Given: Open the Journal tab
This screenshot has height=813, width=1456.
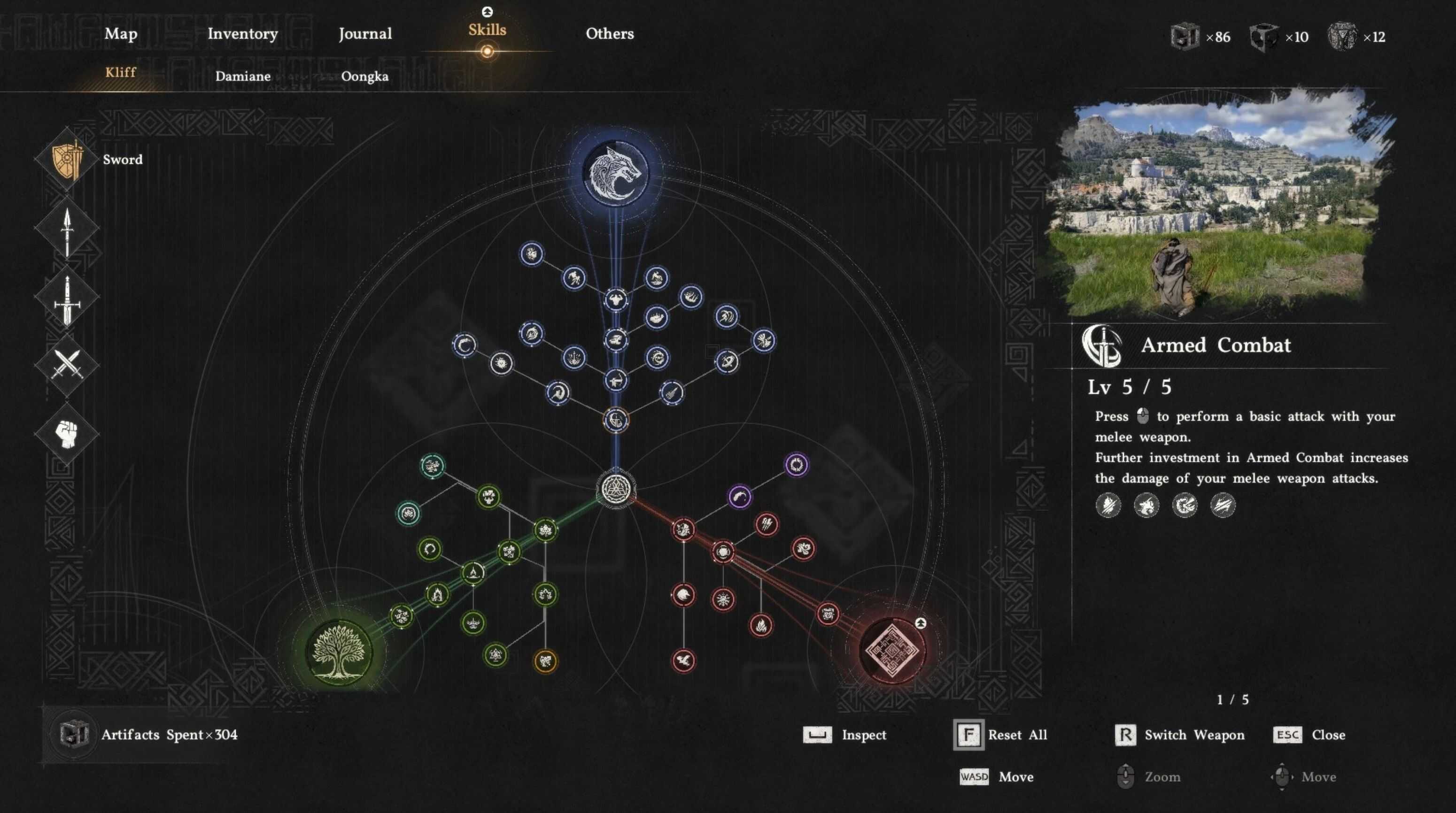Looking at the screenshot, I should click(365, 34).
